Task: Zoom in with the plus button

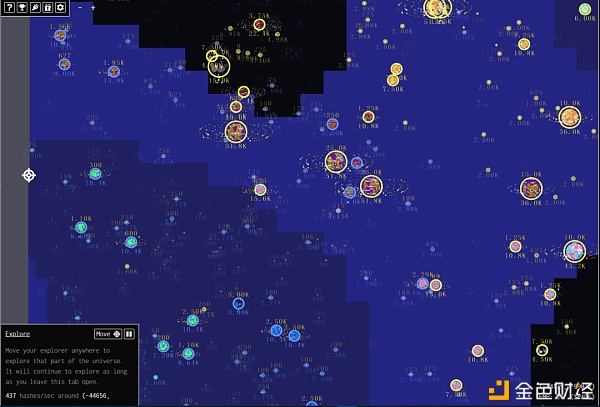Action: 93,8
